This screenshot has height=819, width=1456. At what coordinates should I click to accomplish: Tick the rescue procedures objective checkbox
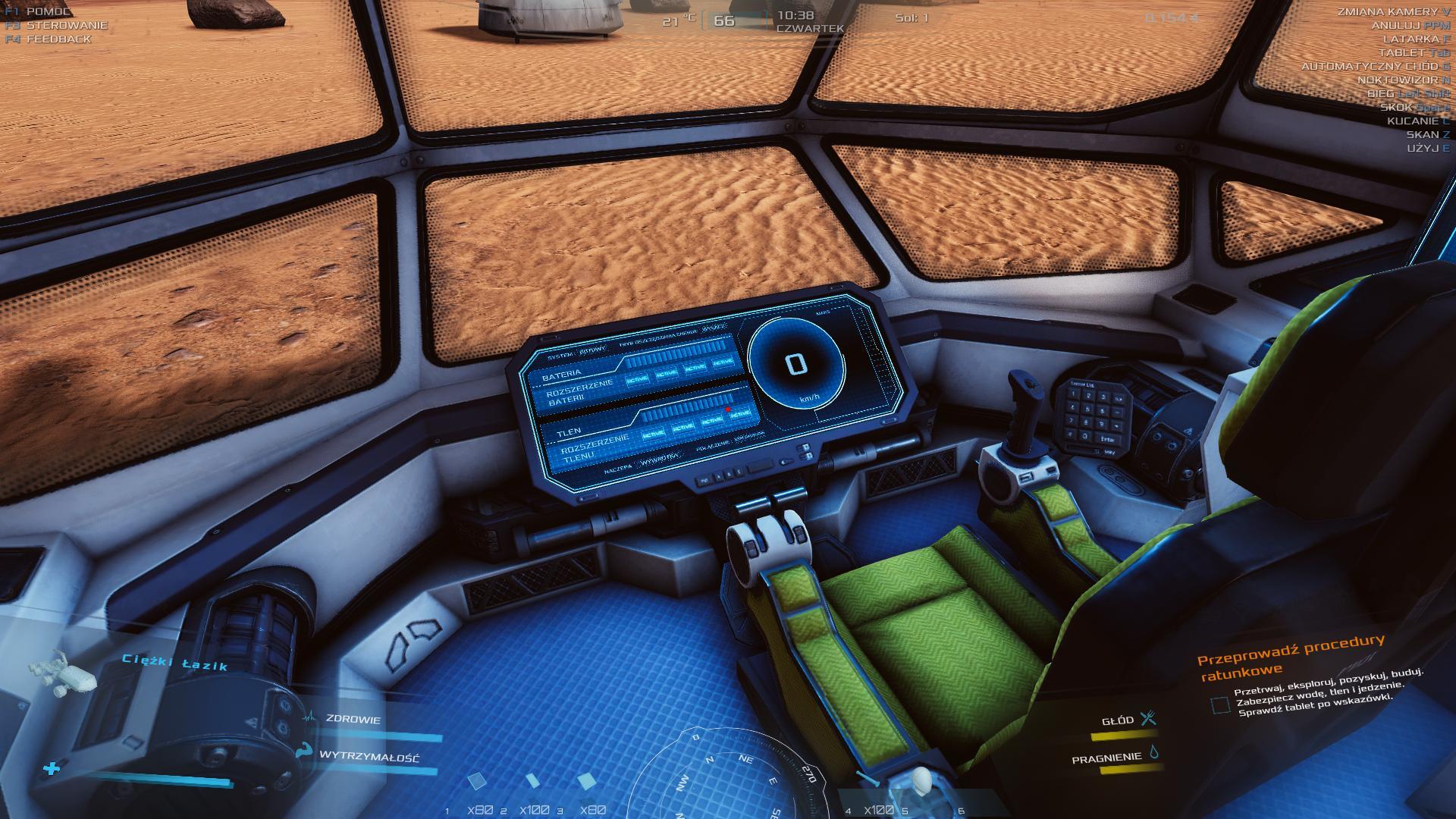click(1220, 705)
